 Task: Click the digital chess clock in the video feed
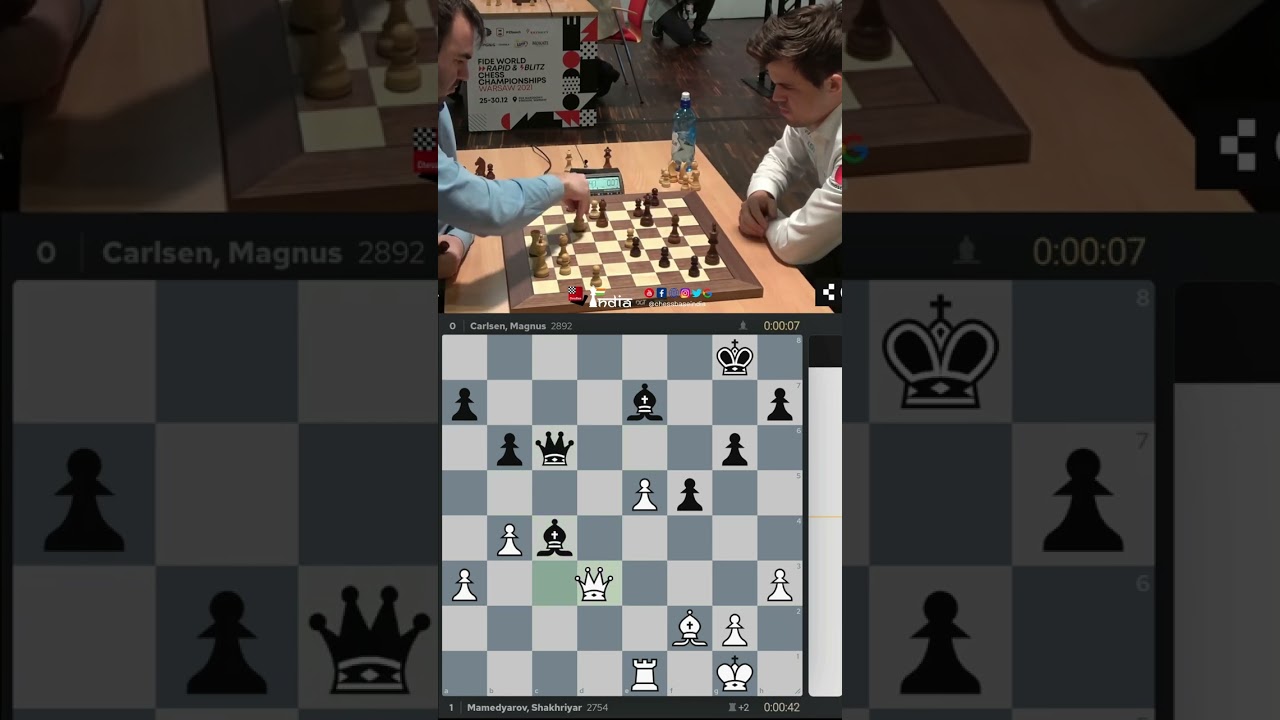click(600, 180)
